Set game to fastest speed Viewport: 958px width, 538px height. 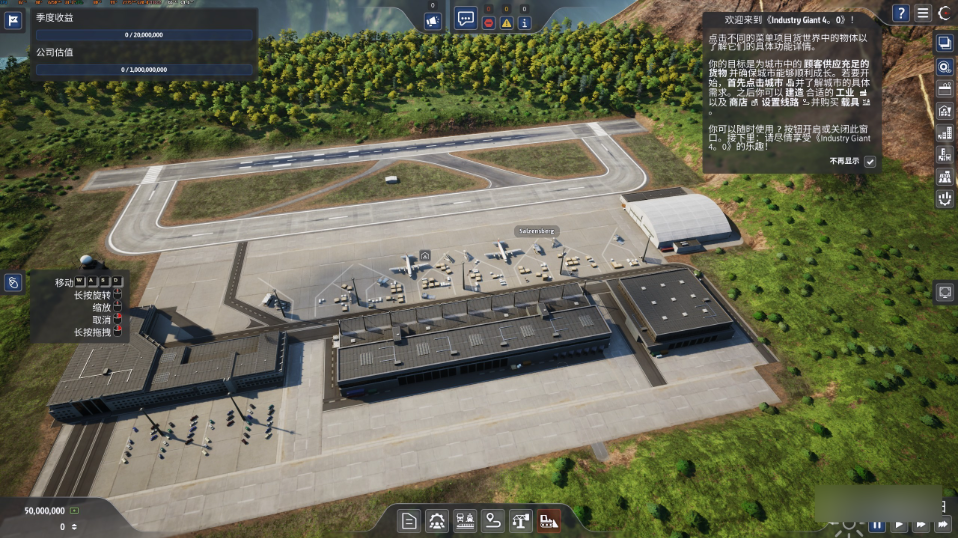click(942, 524)
